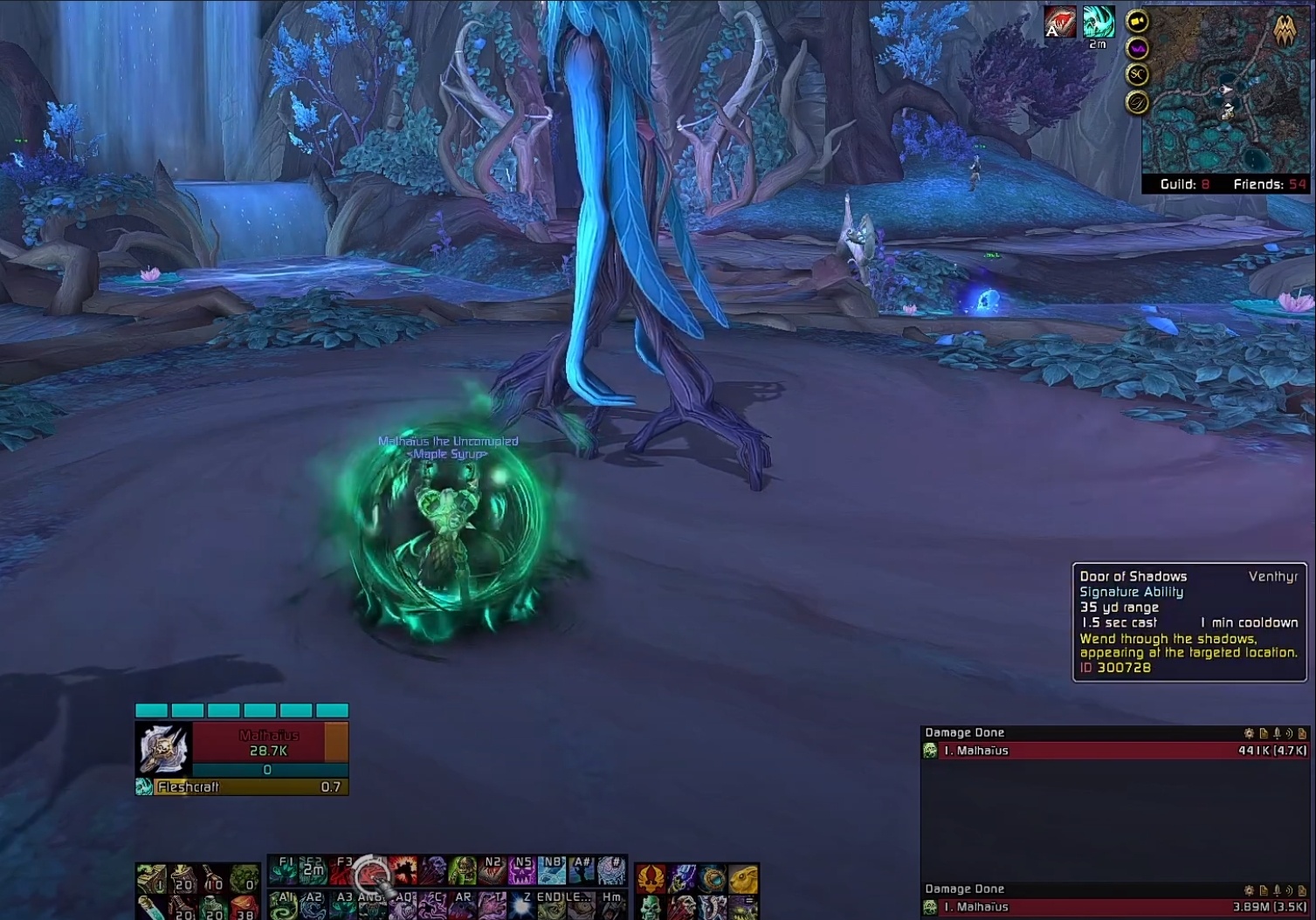This screenshot has width=1316, height=920.
Task: Click the AR keybound action button
Action: click(463, 904)
